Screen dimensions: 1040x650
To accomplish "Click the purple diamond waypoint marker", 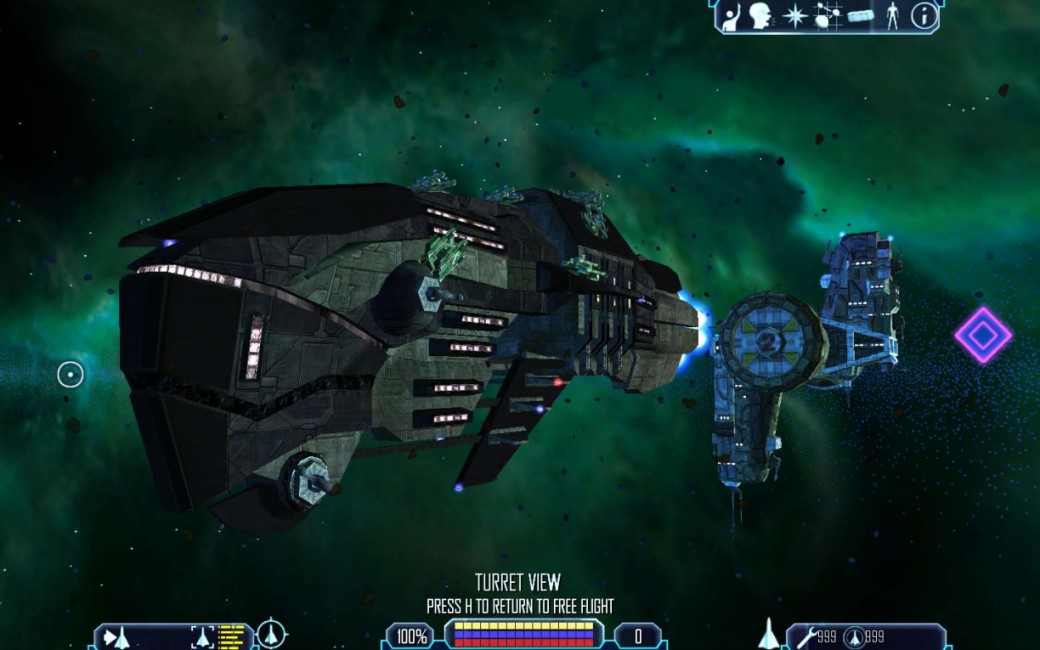I will coord(983,335).
